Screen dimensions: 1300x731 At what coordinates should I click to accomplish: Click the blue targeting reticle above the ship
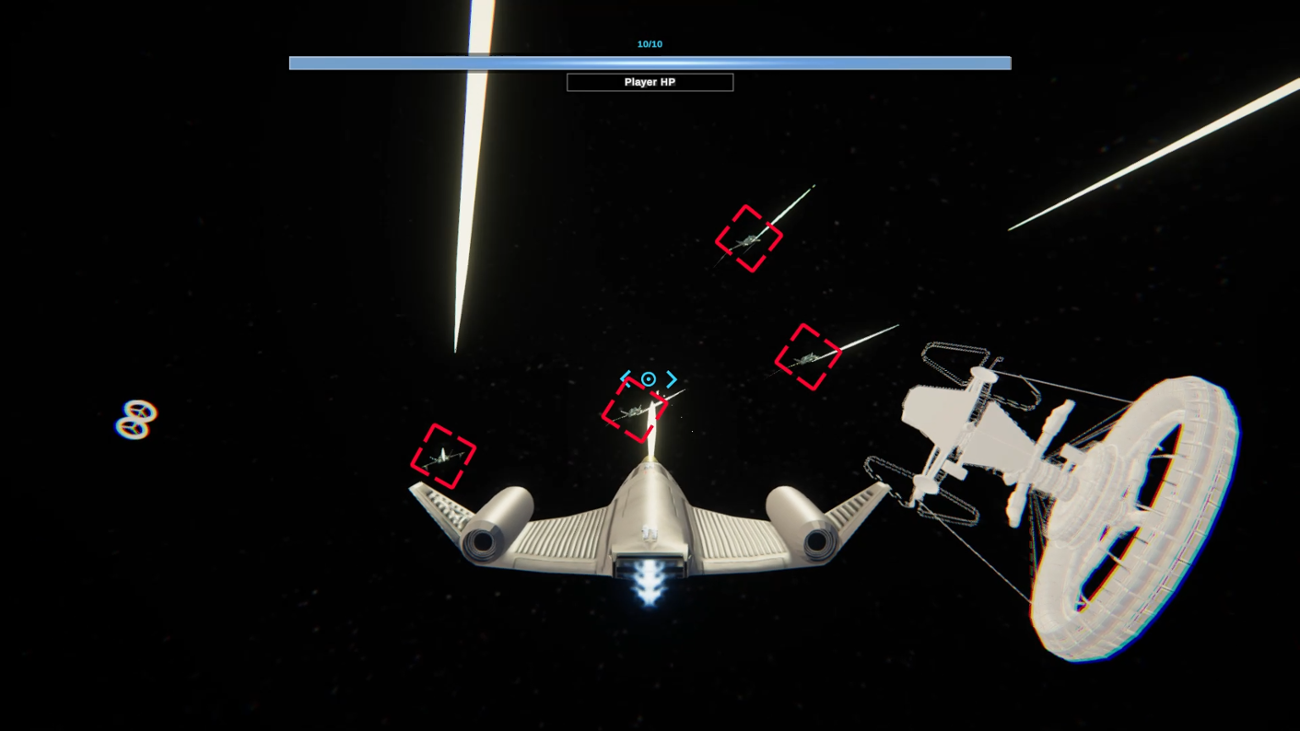(x=649, y=378)
